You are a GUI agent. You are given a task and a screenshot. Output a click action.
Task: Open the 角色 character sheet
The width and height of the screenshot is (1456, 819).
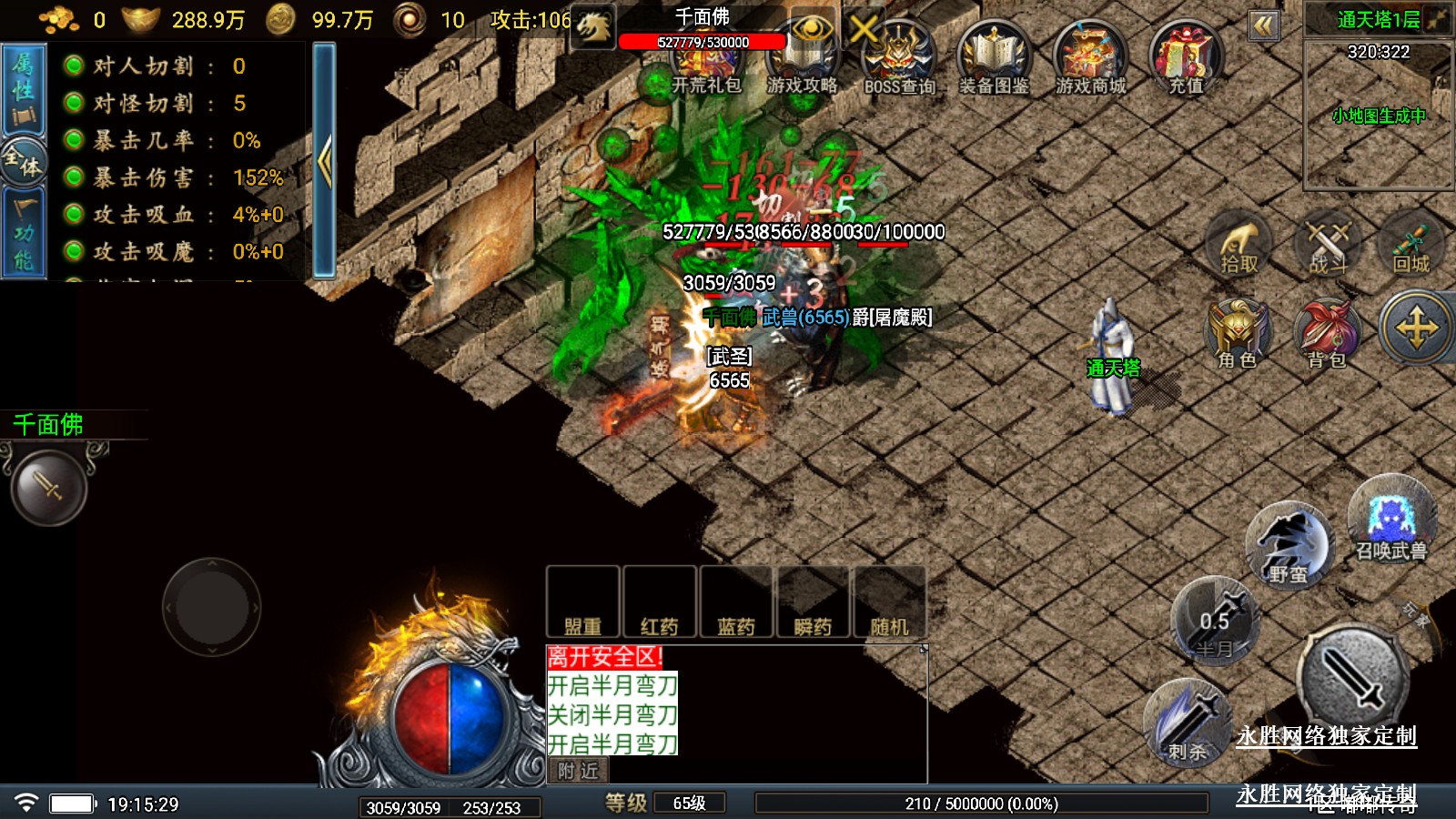click(x=1238, y=334)
